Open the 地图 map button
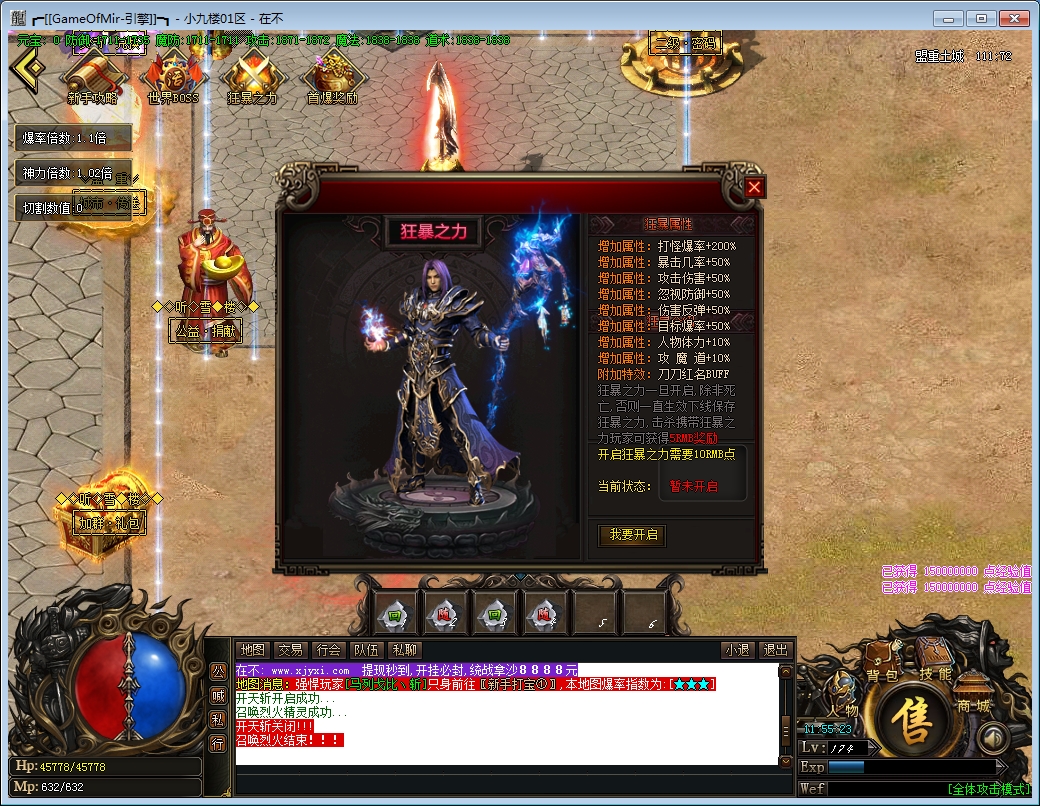1040x806 pixels. [x=254, y=650]
